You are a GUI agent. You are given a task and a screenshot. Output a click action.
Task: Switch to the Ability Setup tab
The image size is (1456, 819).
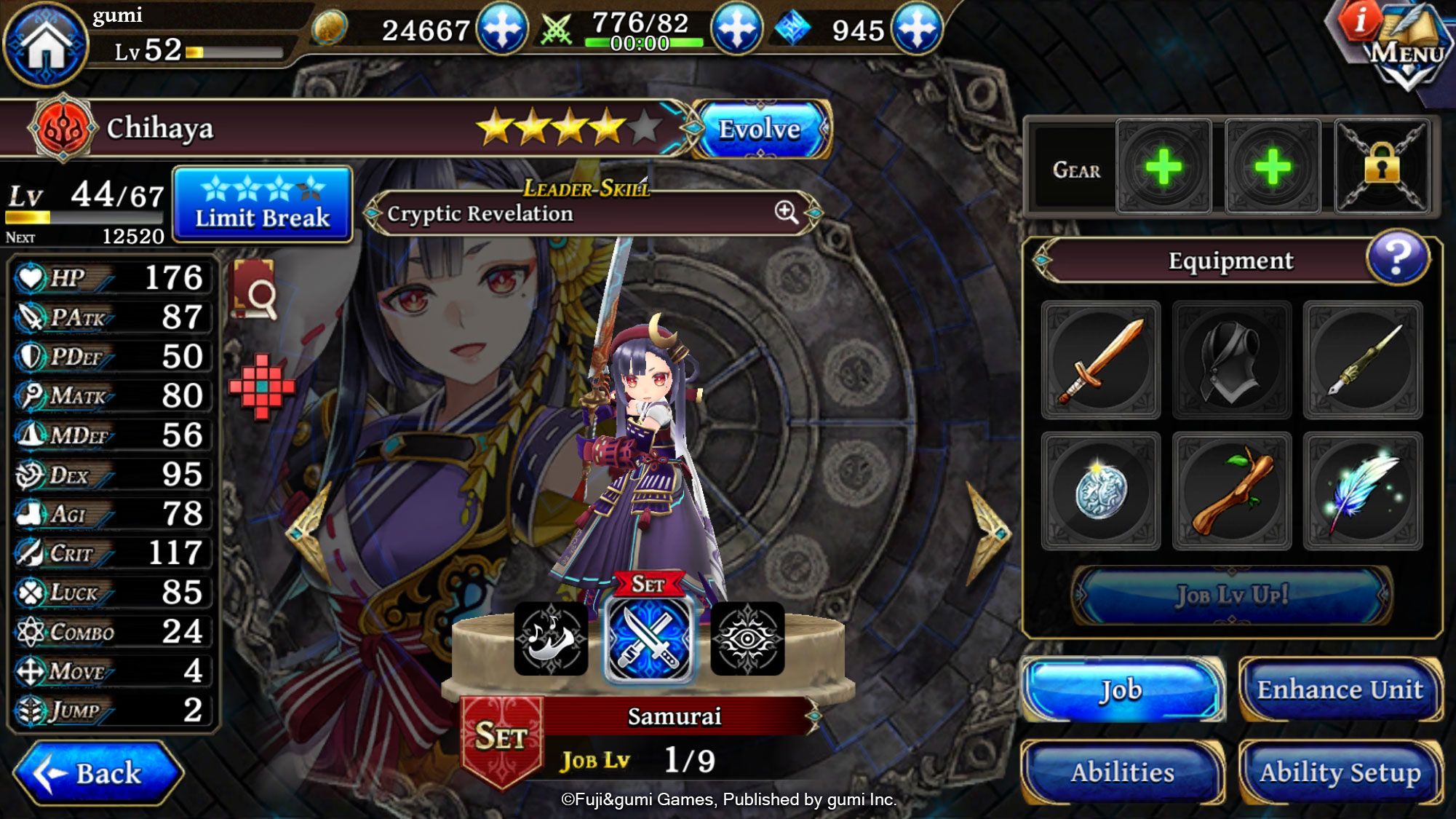[1343, 769]
